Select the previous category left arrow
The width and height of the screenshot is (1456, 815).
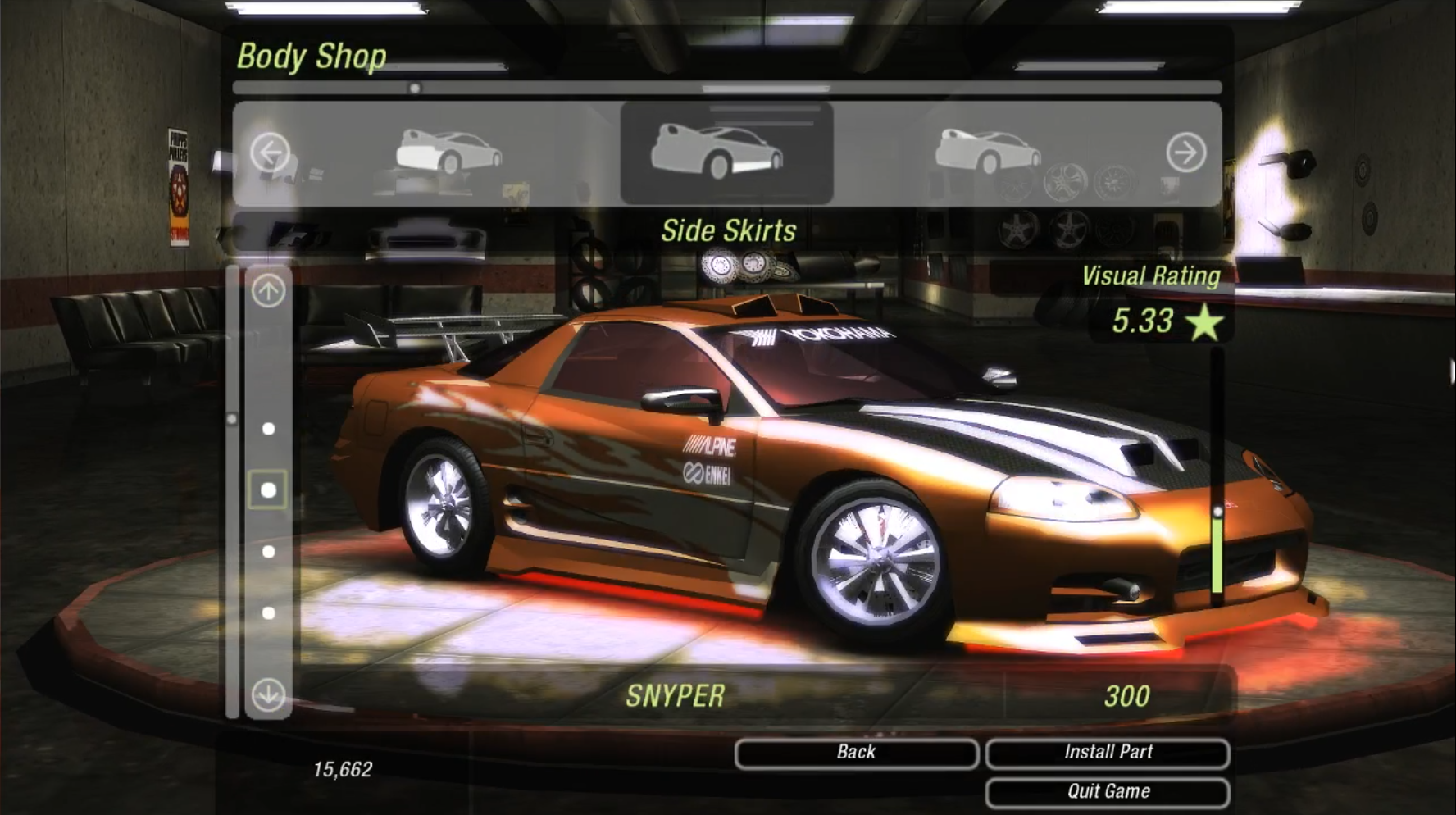coord(270,153)
